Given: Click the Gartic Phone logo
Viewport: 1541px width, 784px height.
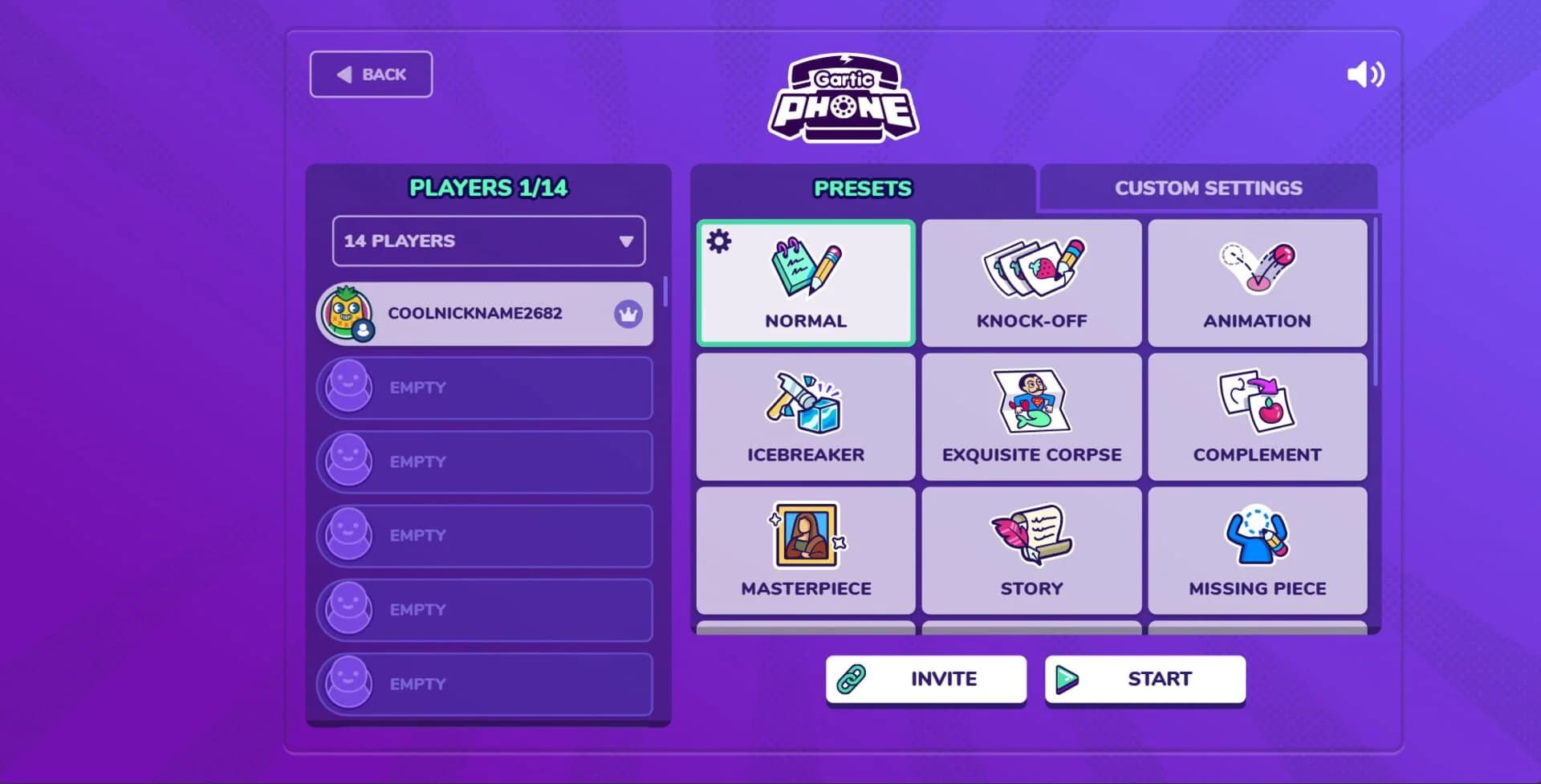Looking at the screenshot, I should click(x=844, y=99).
